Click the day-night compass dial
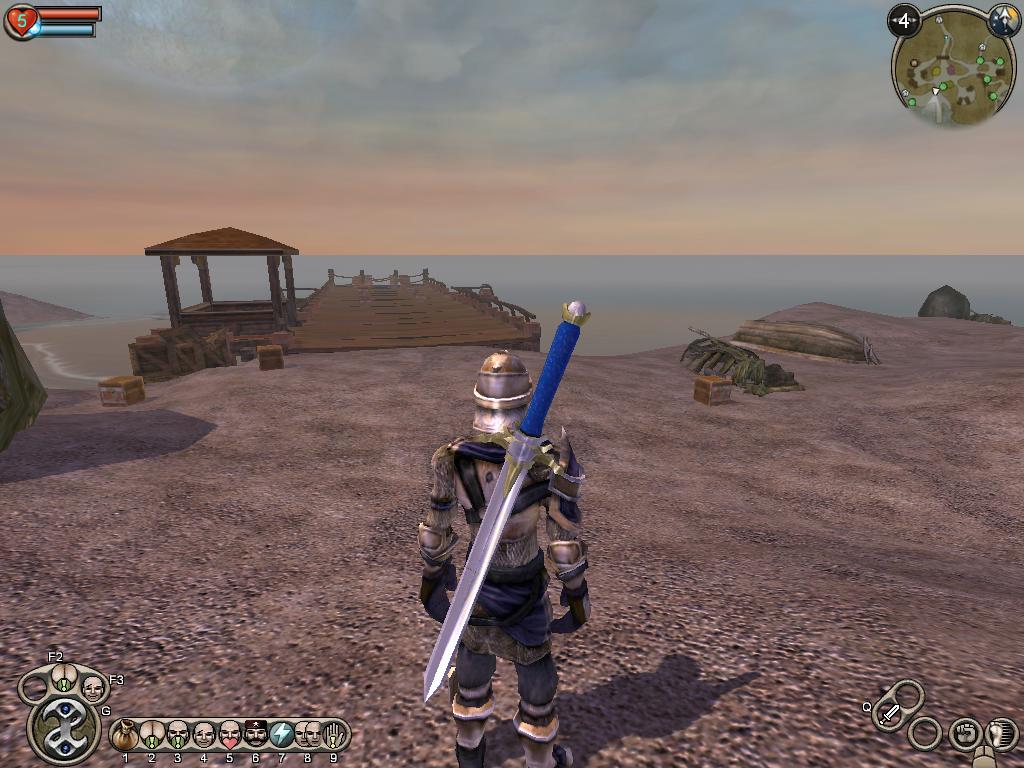Viewport: 1024px width, 768px height. 1003,20
